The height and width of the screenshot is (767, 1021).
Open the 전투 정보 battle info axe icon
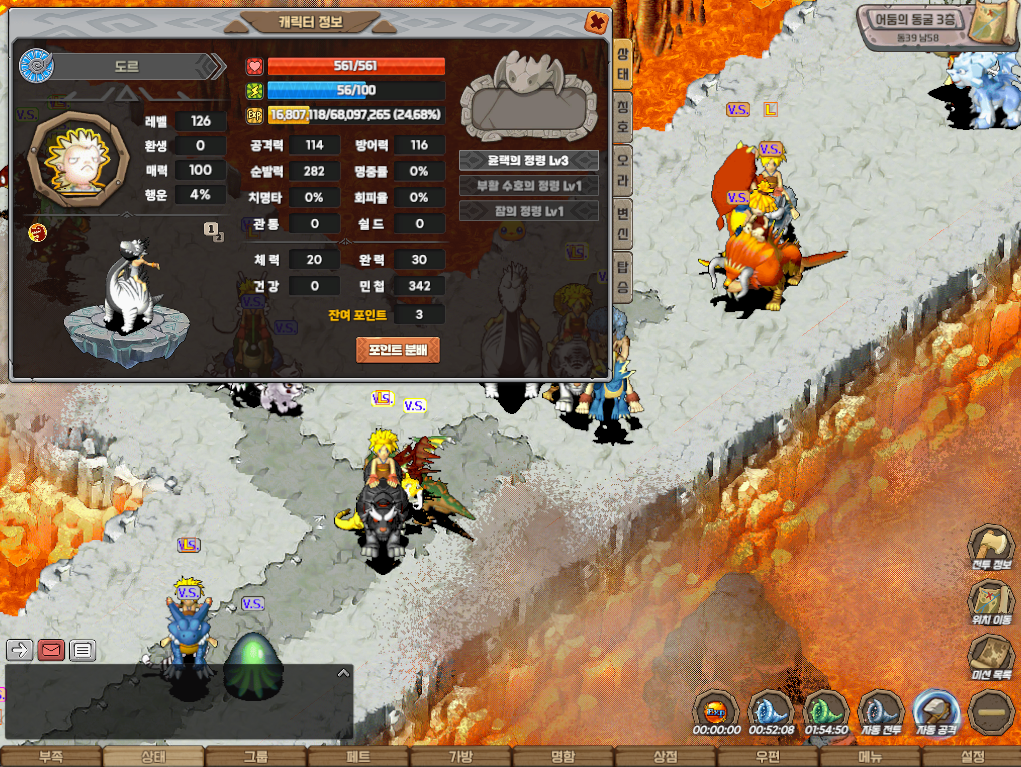click(x=990, y=549)
